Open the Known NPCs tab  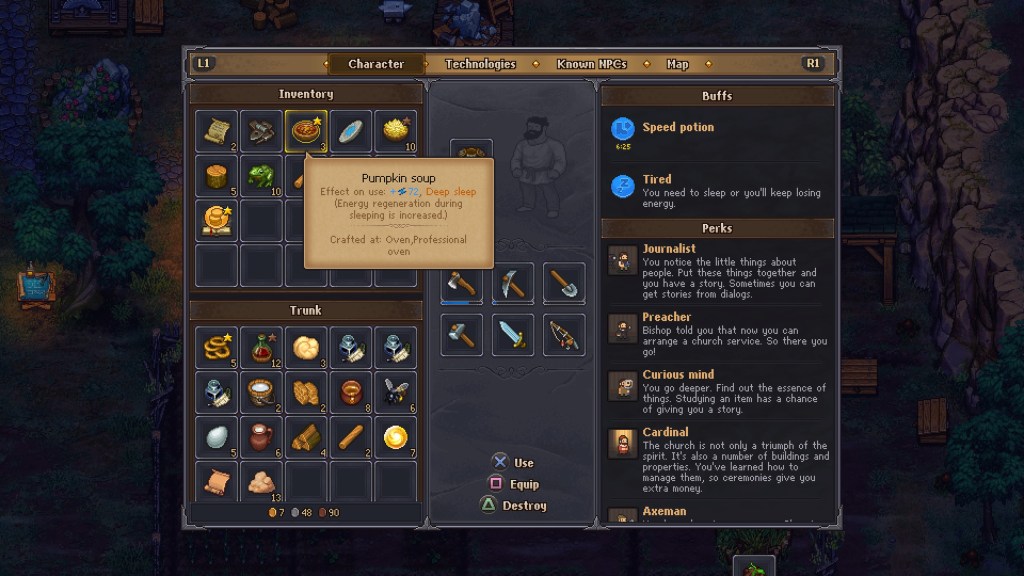(591, 64)
